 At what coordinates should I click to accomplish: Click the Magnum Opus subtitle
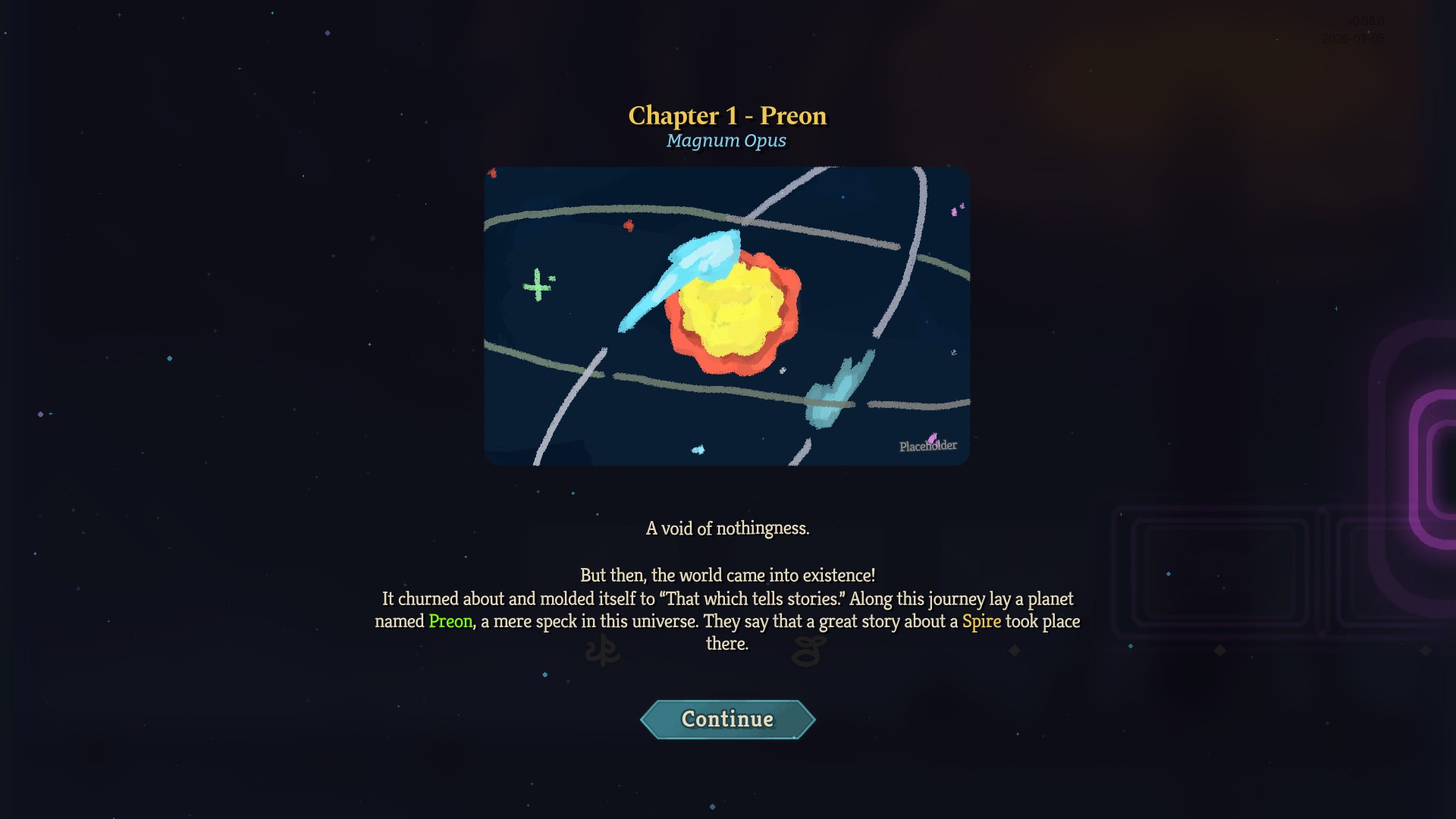click(x=726, y=140)
